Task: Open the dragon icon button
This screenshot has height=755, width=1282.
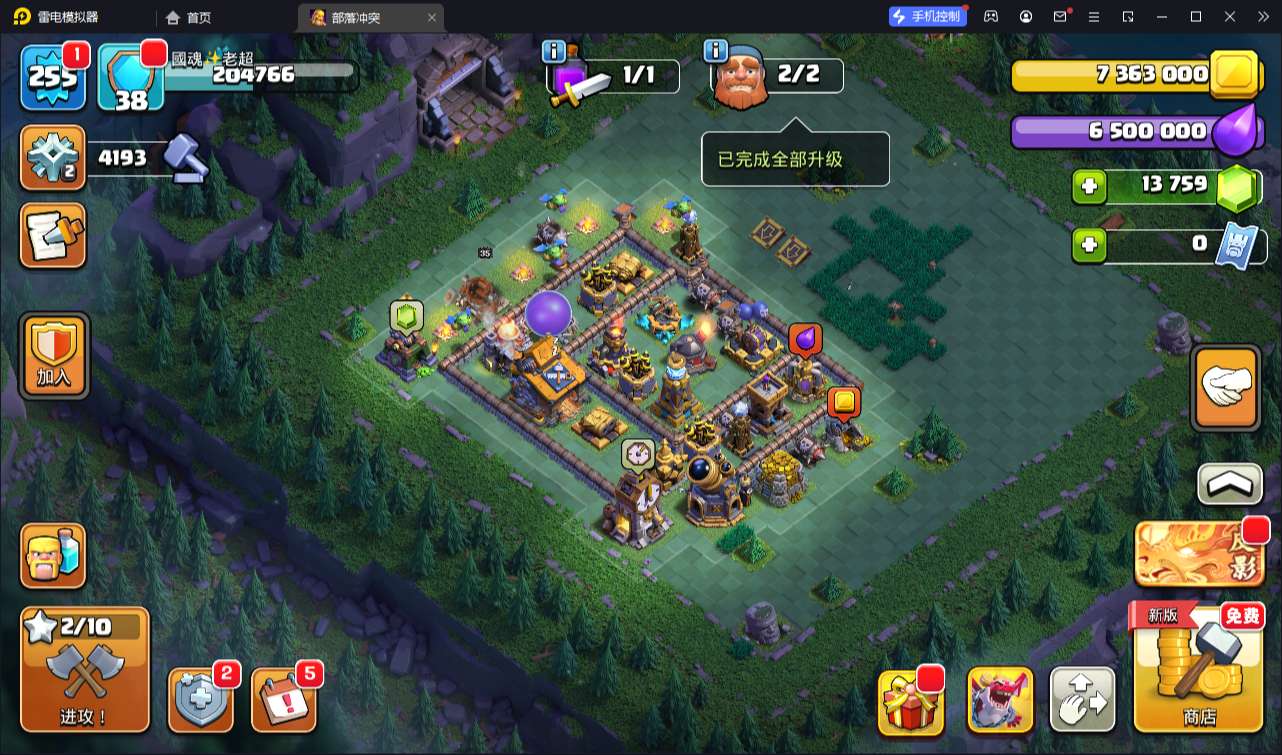Action: coord(1000,699)
